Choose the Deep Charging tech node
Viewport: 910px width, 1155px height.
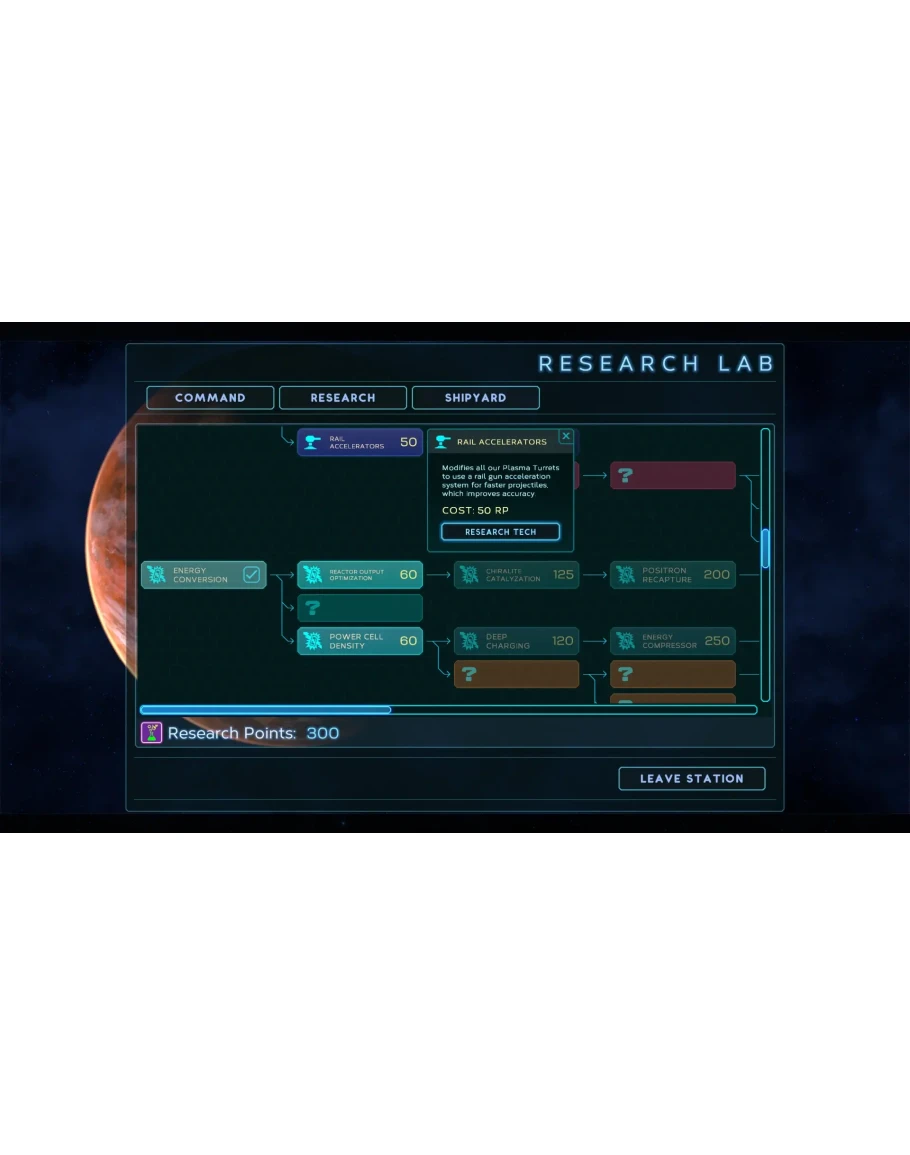[516, 641]
